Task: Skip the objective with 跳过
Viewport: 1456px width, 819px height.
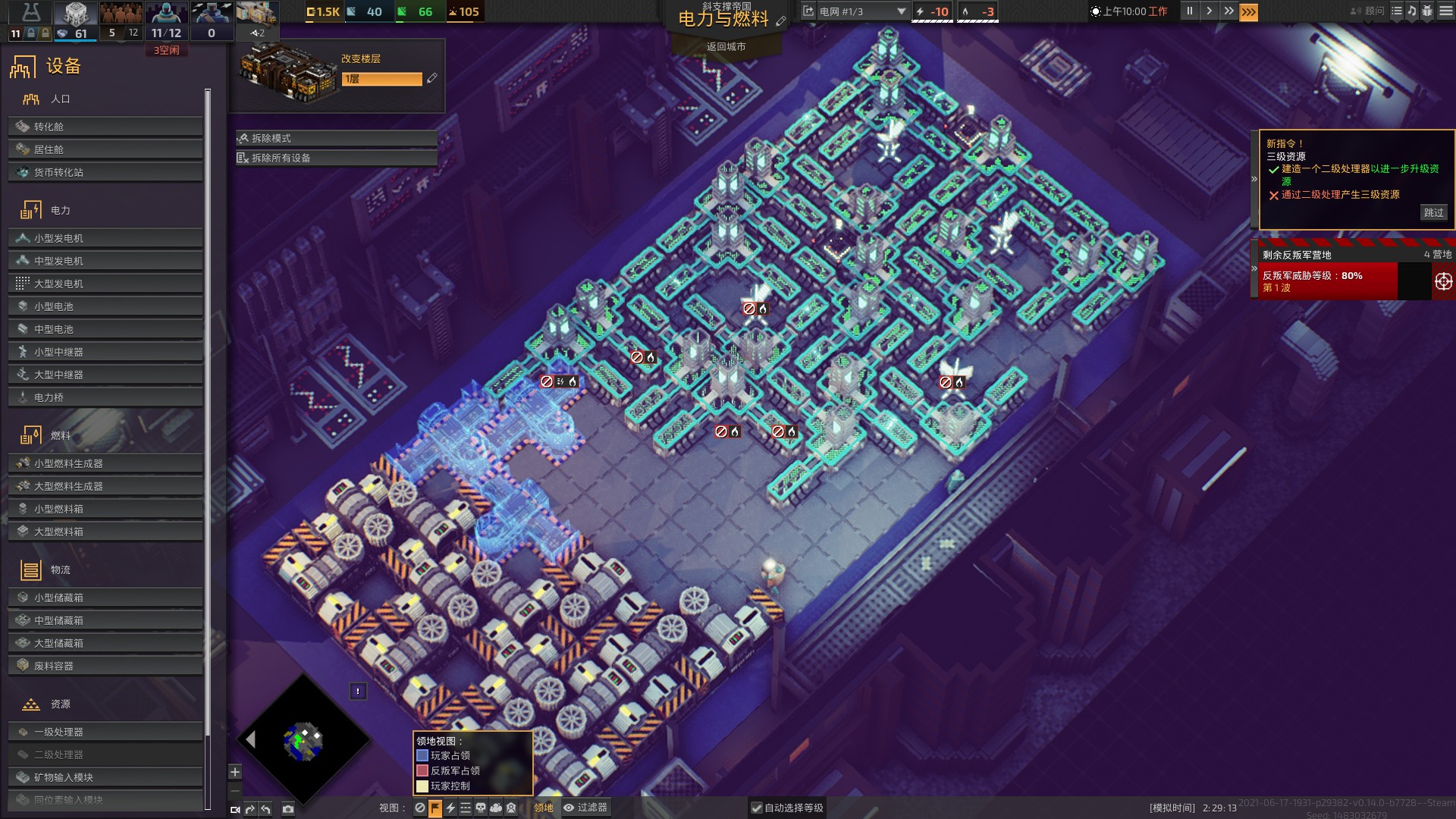Action: coord(1433,212)
